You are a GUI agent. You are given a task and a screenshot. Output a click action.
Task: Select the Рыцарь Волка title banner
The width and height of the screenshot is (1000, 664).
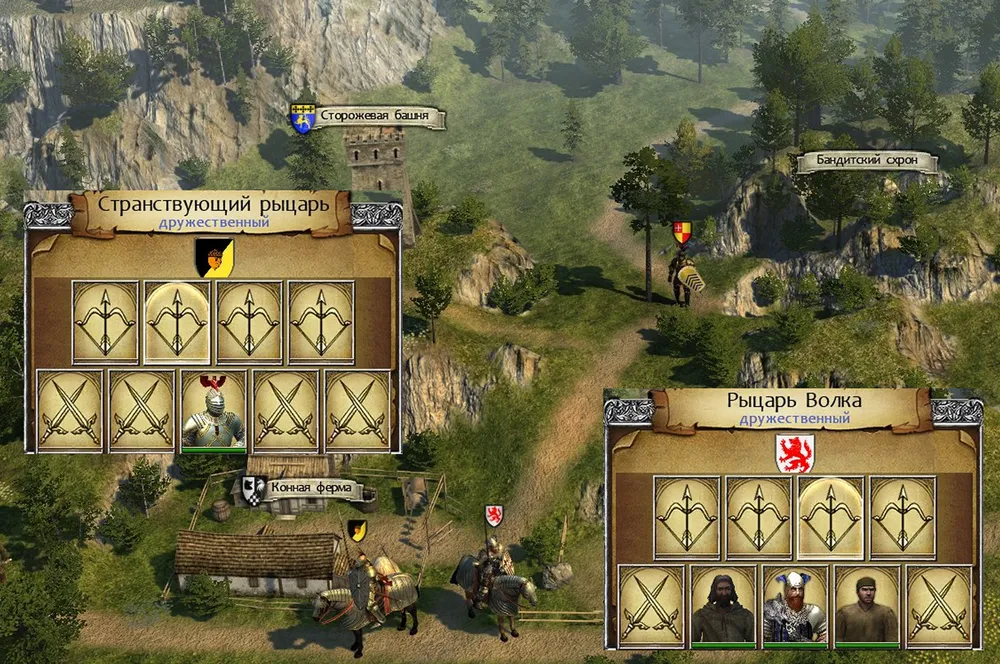pyautogui.click(x=794, y=404)
